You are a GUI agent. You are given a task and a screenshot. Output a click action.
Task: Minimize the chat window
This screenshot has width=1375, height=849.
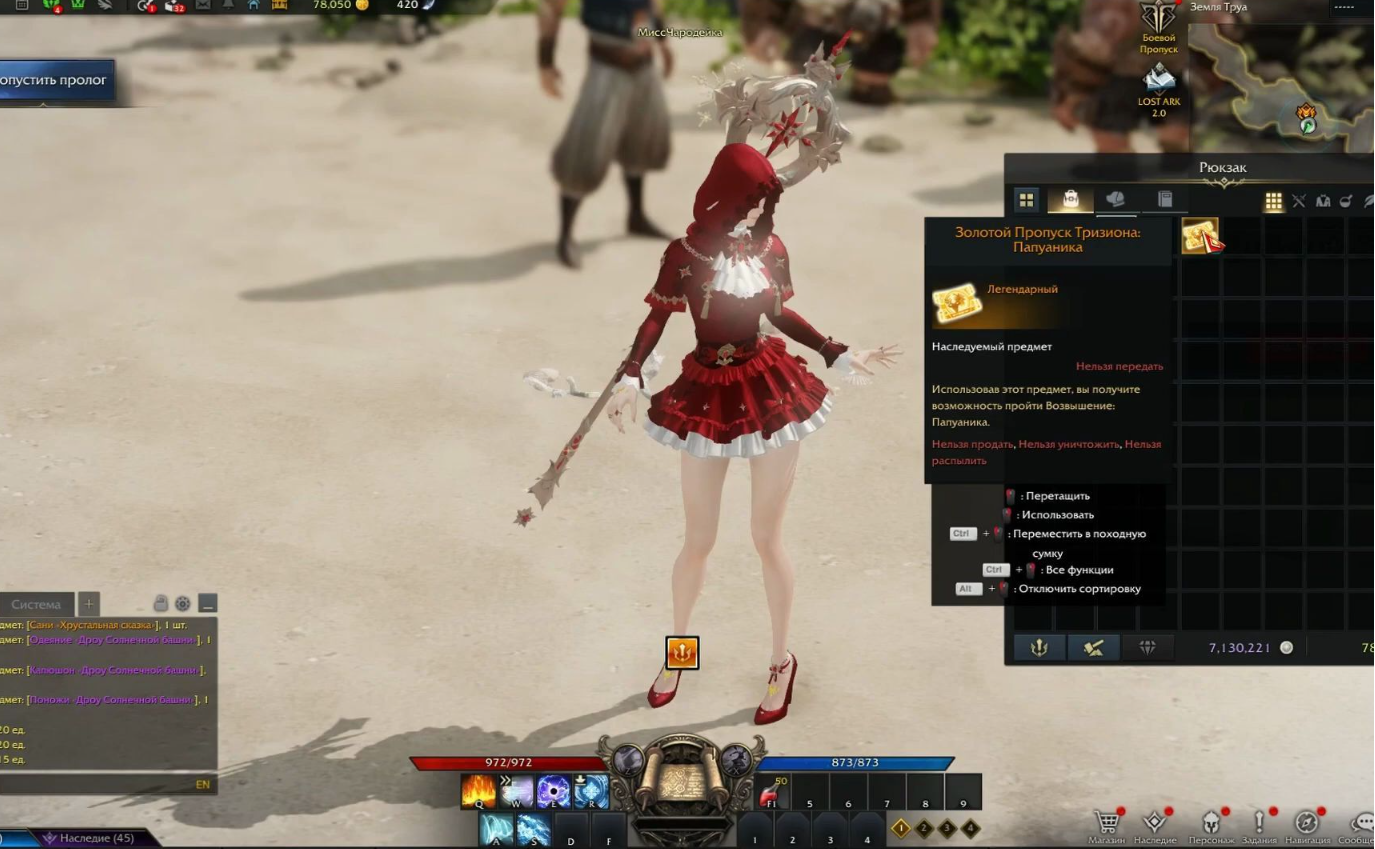tap(207, 604)
